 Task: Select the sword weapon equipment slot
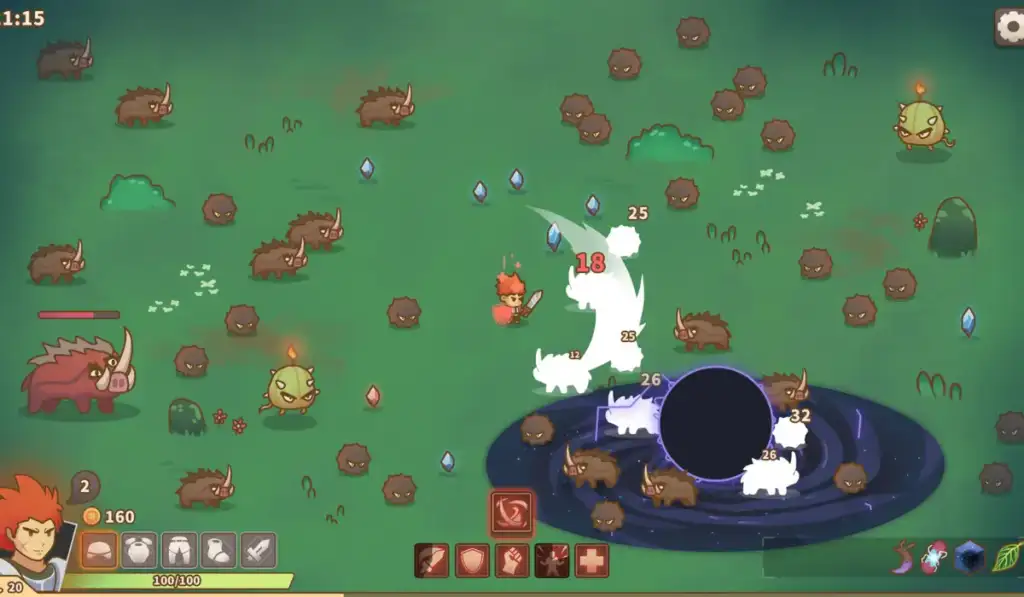point(258,550)
